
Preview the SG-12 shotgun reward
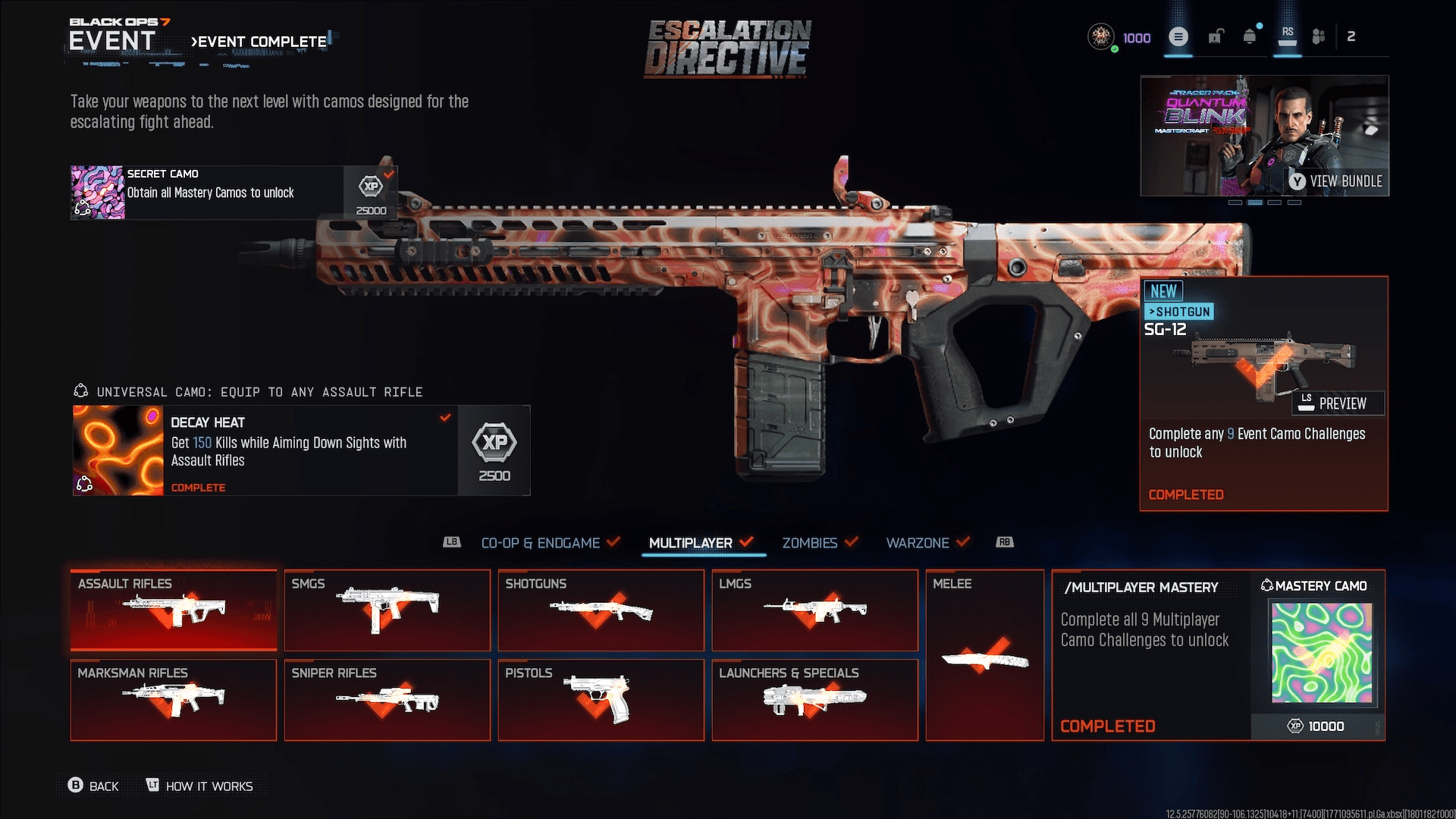(x=1338, y=403)
